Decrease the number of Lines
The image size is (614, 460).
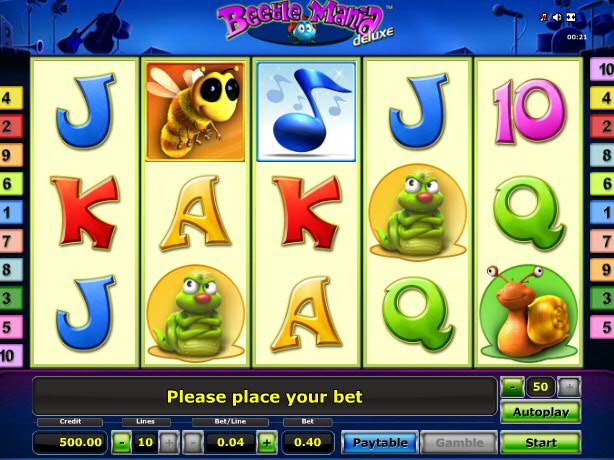point(120,442)
